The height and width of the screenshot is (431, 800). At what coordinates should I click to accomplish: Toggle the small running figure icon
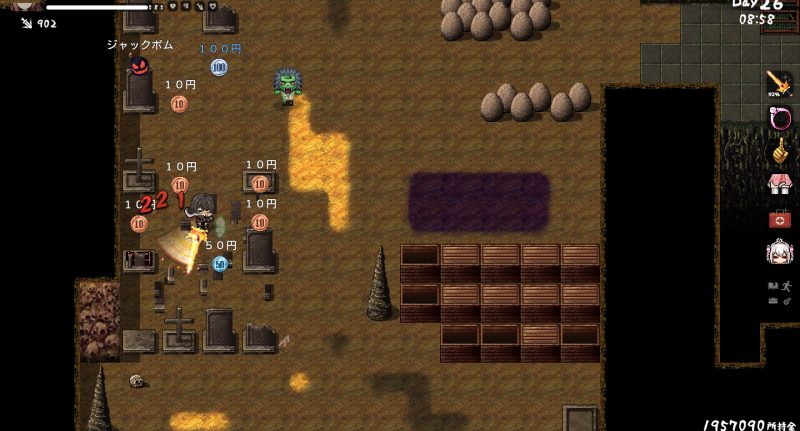click(x=787, y=285)
